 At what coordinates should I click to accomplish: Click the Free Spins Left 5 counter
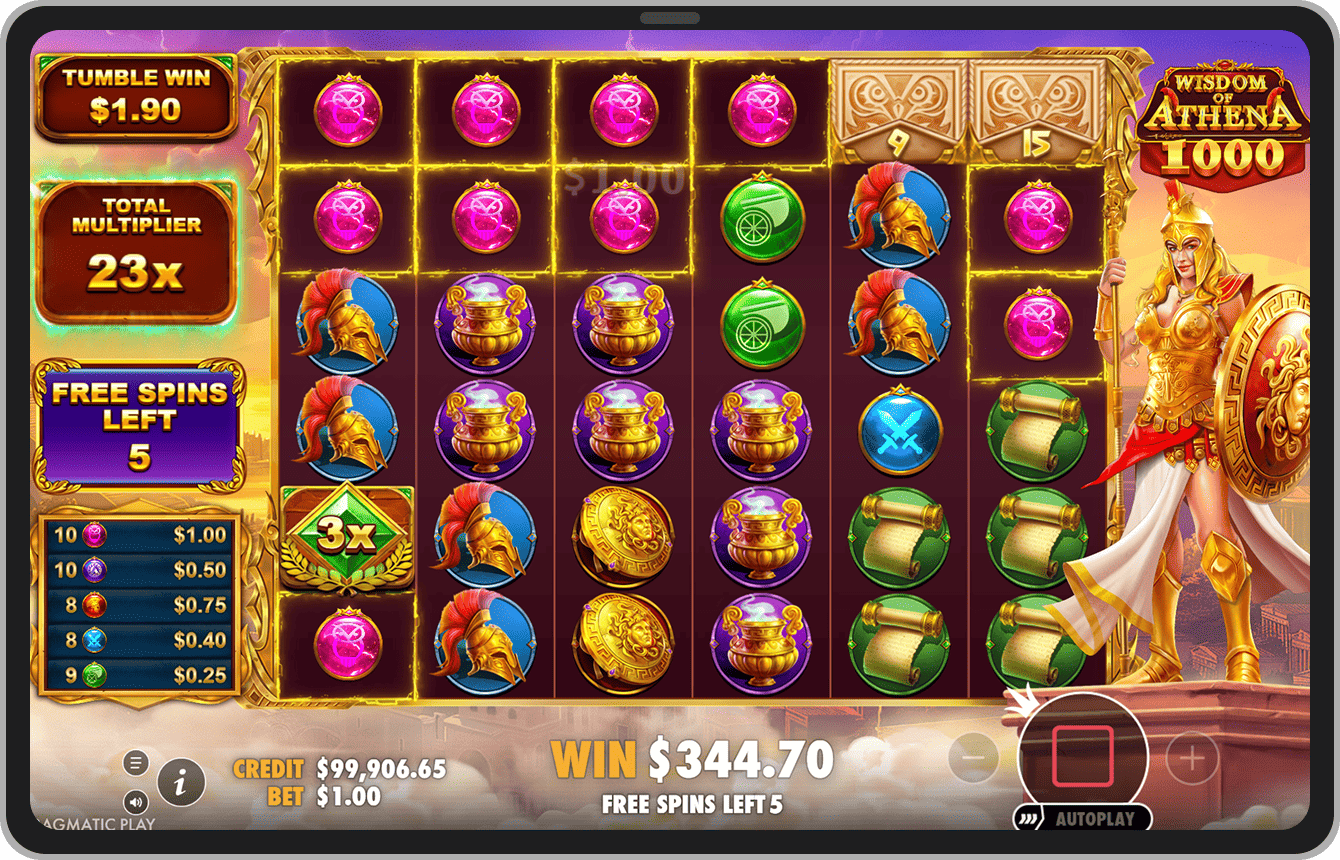(136, 420)
